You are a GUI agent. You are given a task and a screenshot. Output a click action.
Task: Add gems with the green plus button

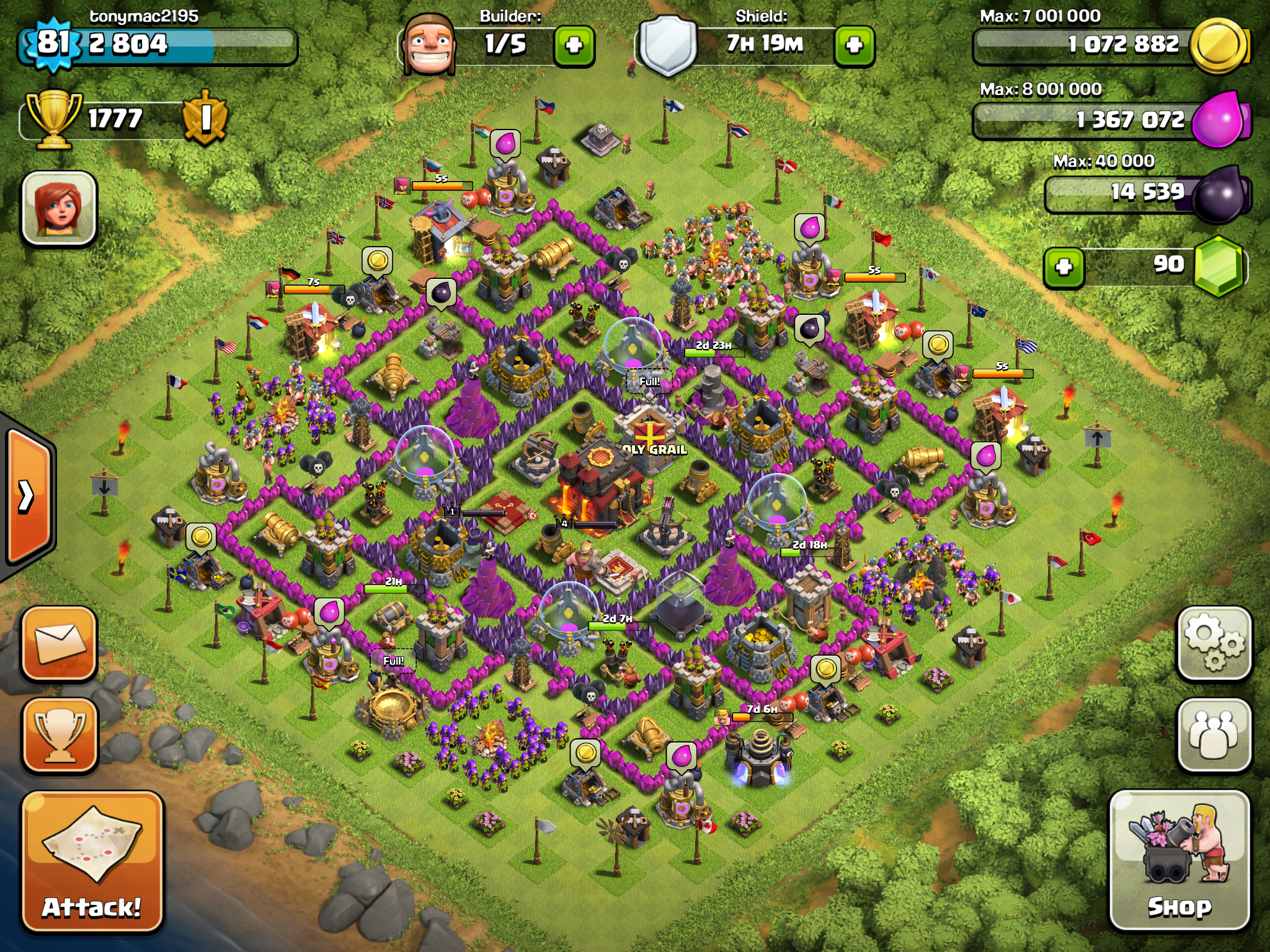coord(1064,268)
